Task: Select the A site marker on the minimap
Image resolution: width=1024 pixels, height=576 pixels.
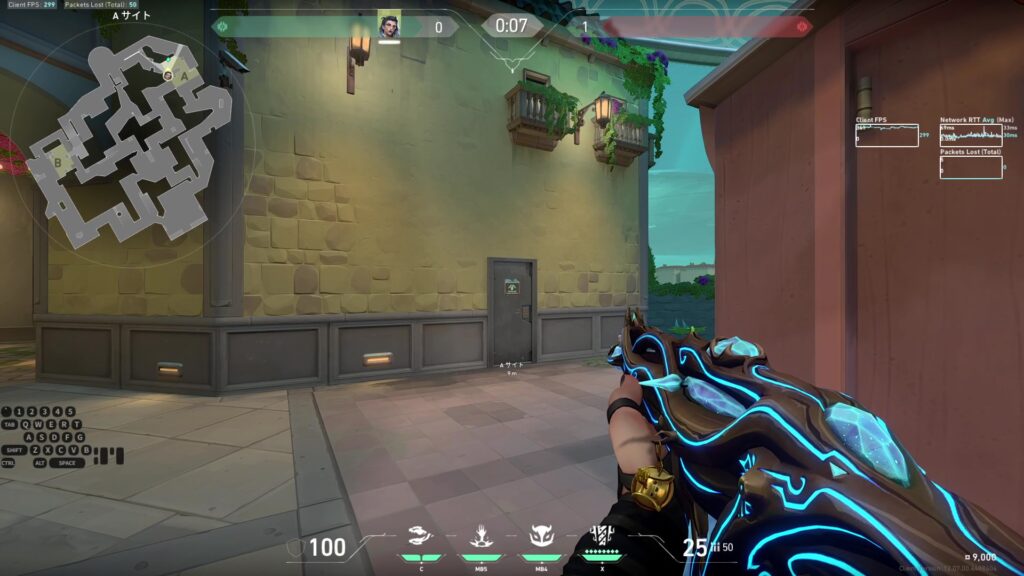Action: (x=183, y=75)
